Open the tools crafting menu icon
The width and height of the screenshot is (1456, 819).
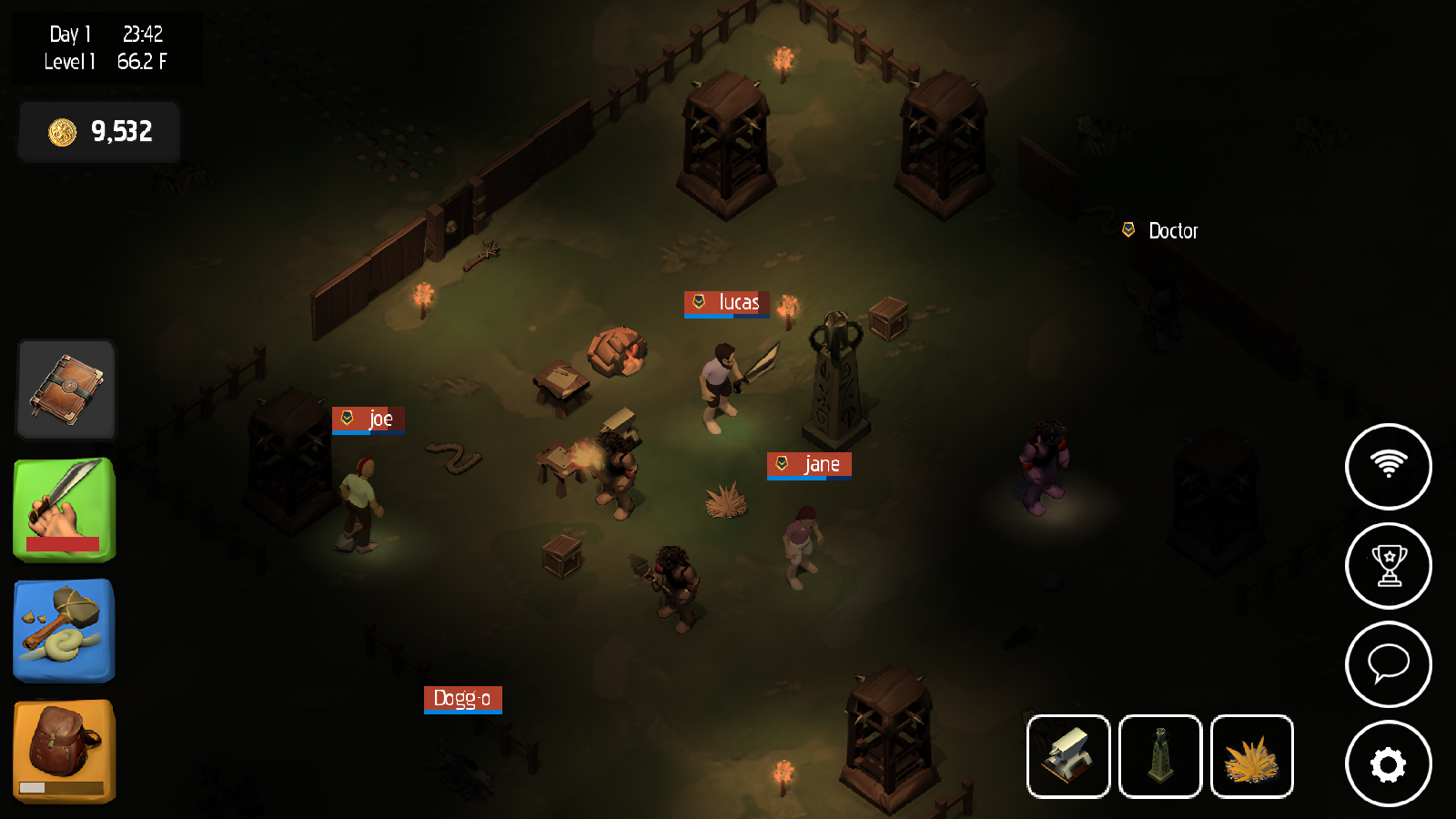click(x=64, y=630)
